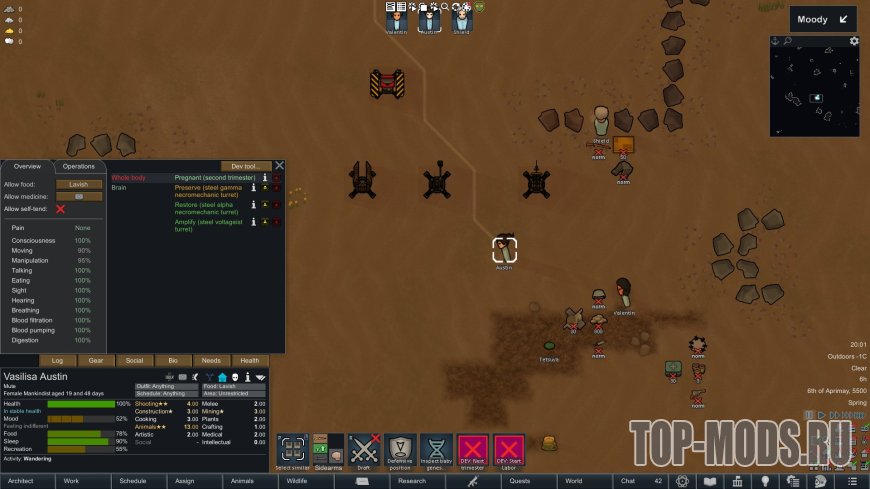Click the Moody alert button

click(x=823, y=19)
